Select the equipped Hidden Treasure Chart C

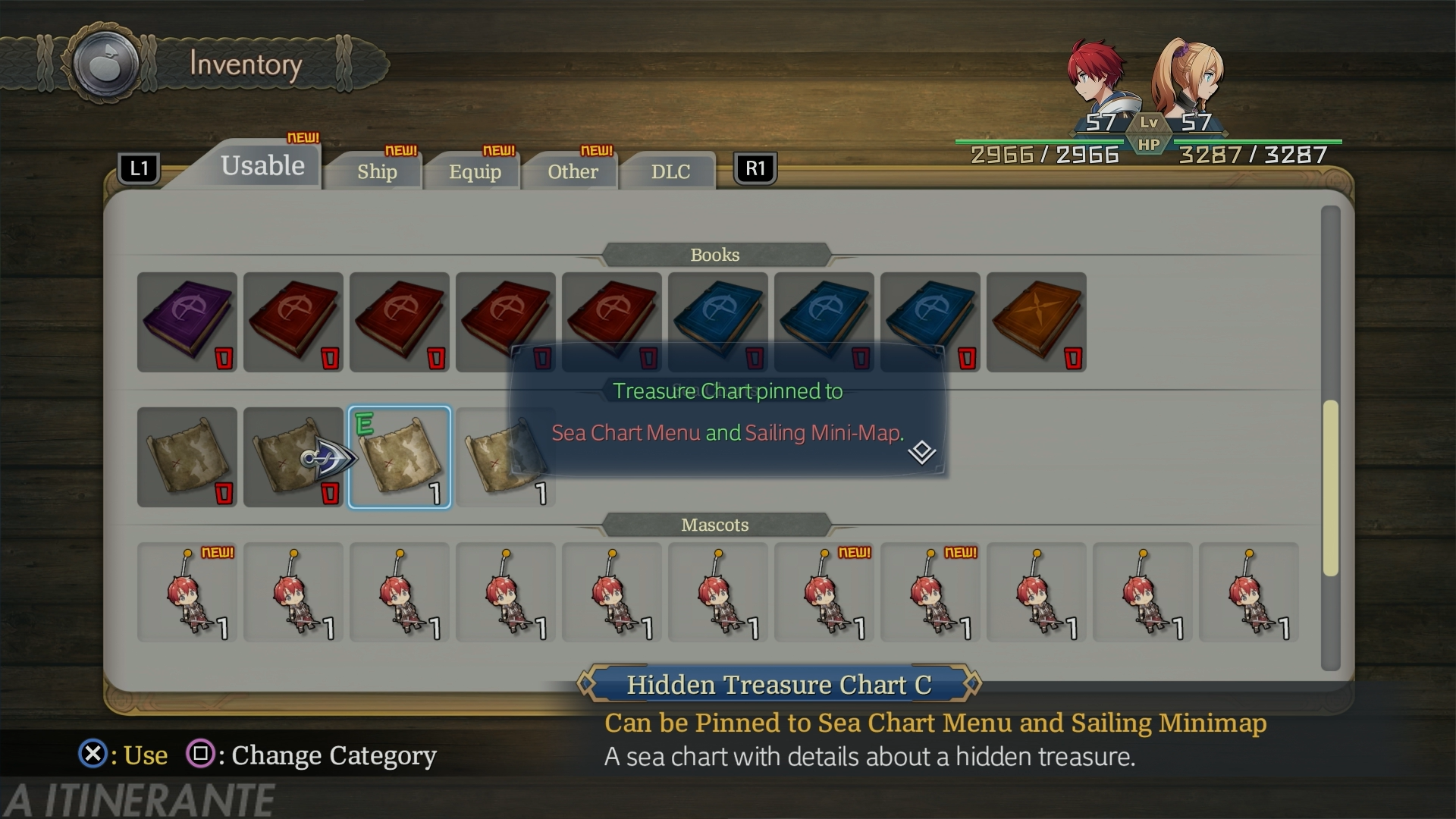tap(400, 457)
